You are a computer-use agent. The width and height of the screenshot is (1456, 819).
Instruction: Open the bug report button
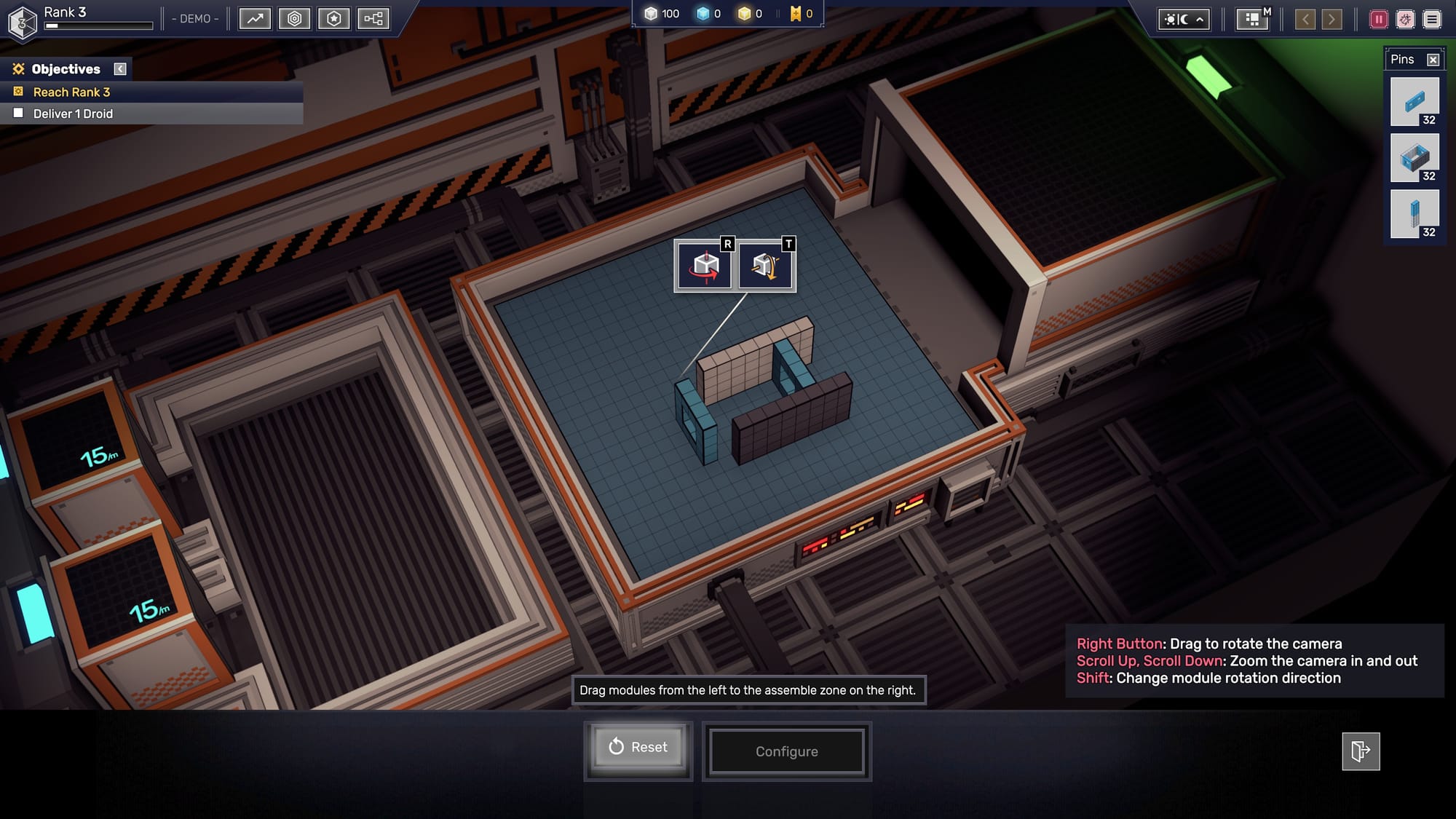[x=1405, y=20]
